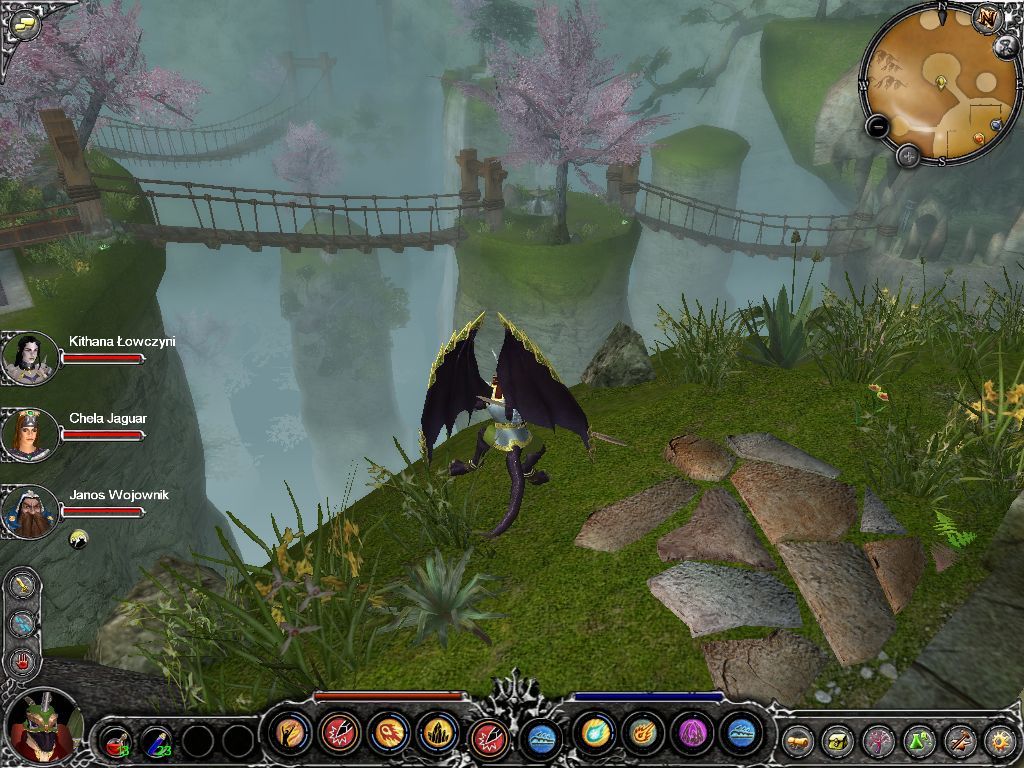Activate the purple flame spell icon
Image resolution: width=1024 pixels, height=768 pixels.
tap(691, 733)
